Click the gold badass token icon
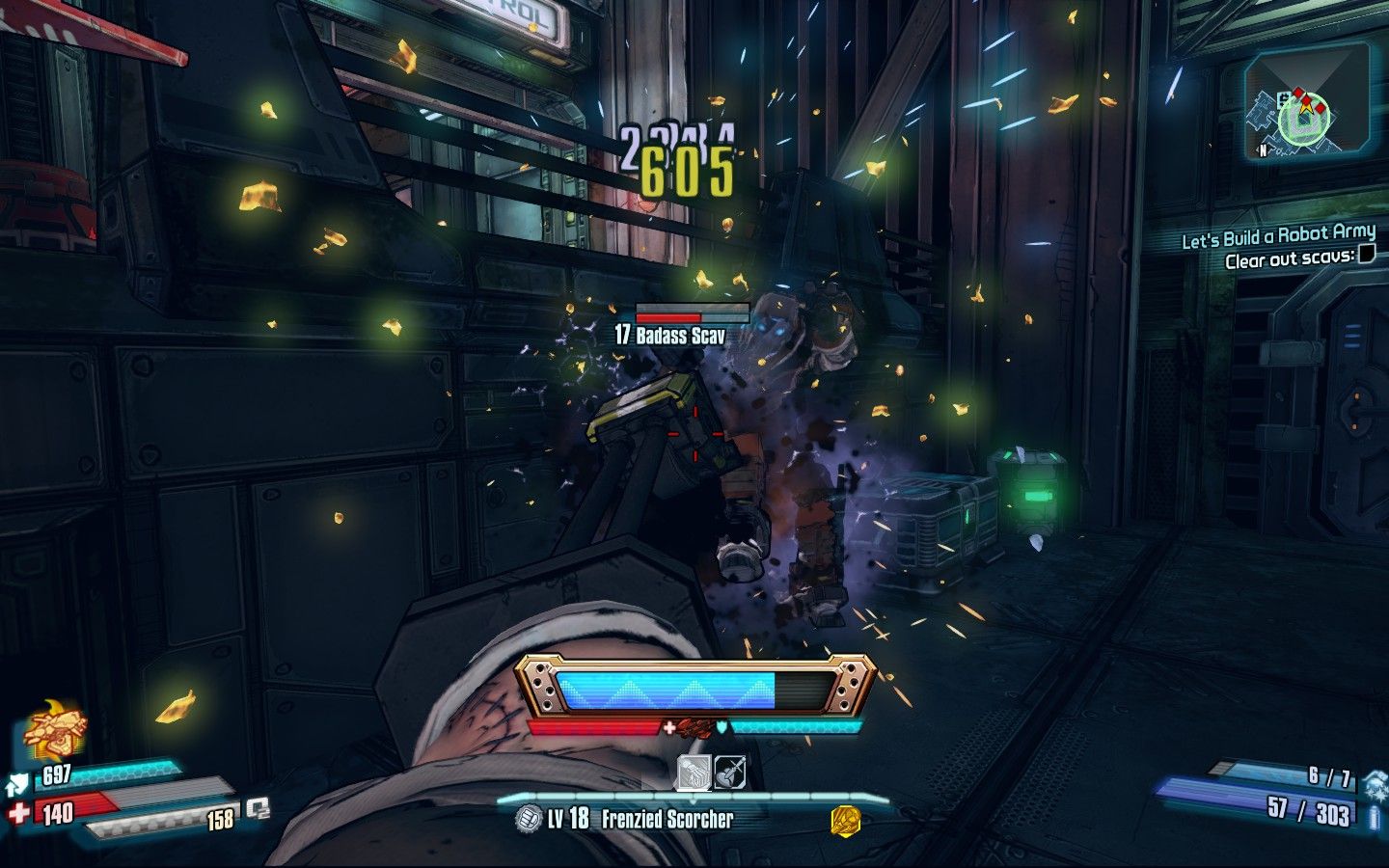This screenshot has height=868, width=1389. 846,821
